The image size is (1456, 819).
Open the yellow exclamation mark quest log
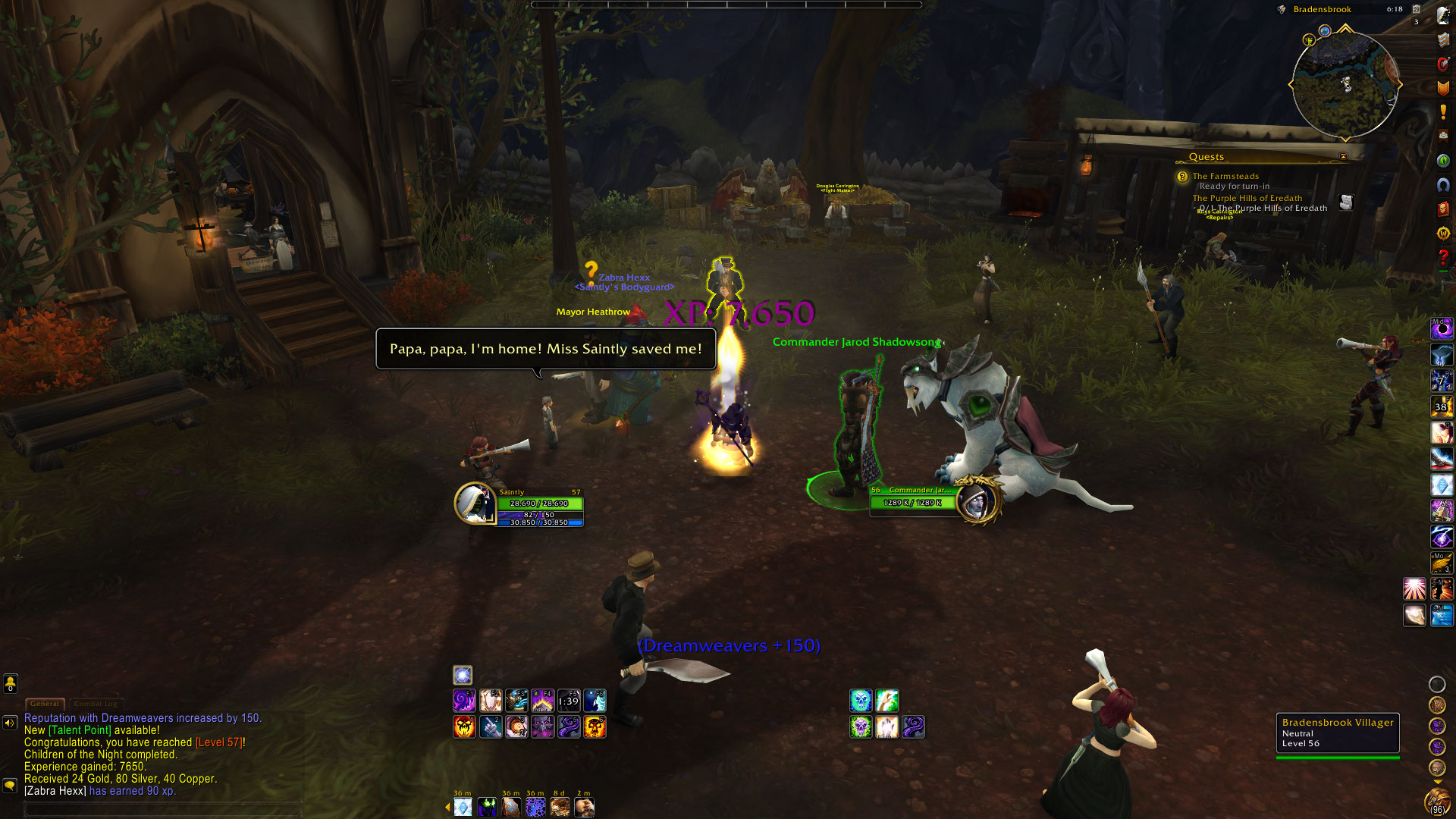pos(1443,112)
